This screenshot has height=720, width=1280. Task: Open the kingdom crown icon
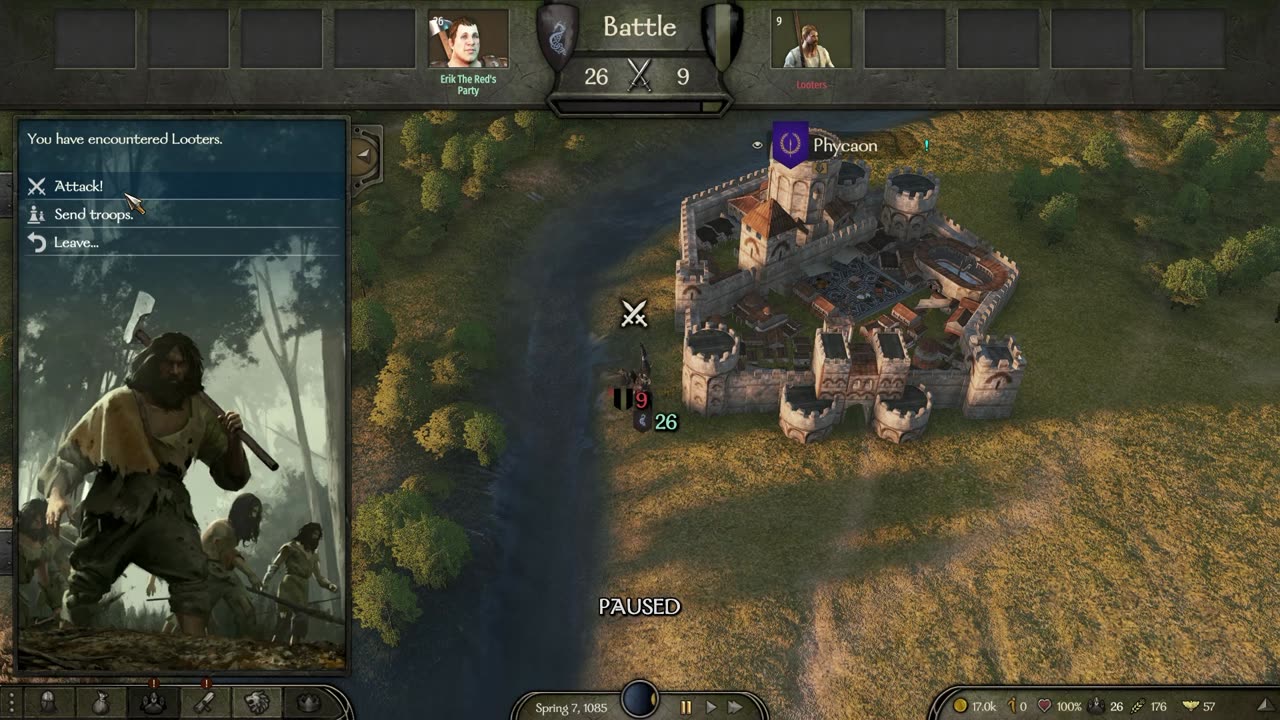309,704
